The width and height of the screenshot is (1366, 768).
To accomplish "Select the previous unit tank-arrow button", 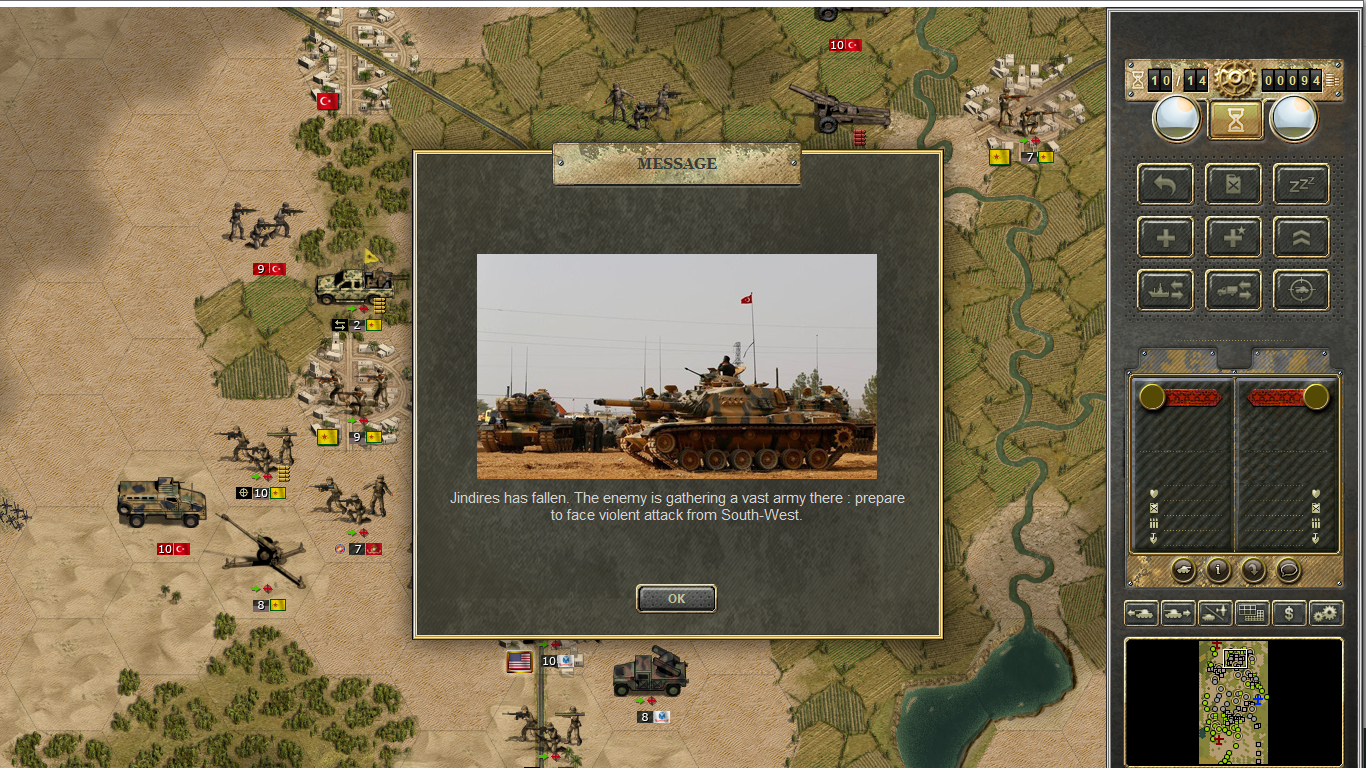I will [1141, 613].
